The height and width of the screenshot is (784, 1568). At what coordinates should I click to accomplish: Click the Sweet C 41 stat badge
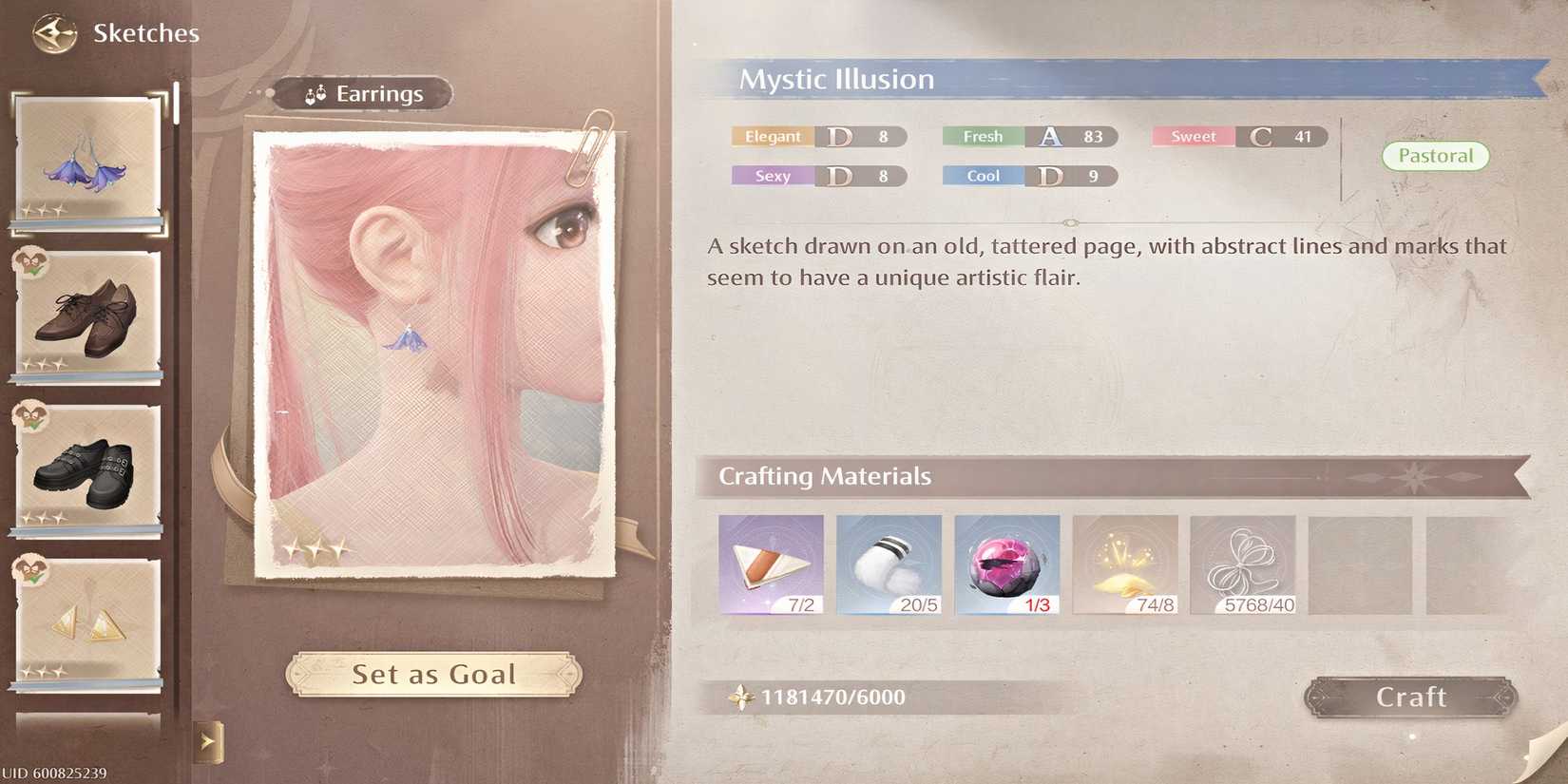click(1238, 137)
